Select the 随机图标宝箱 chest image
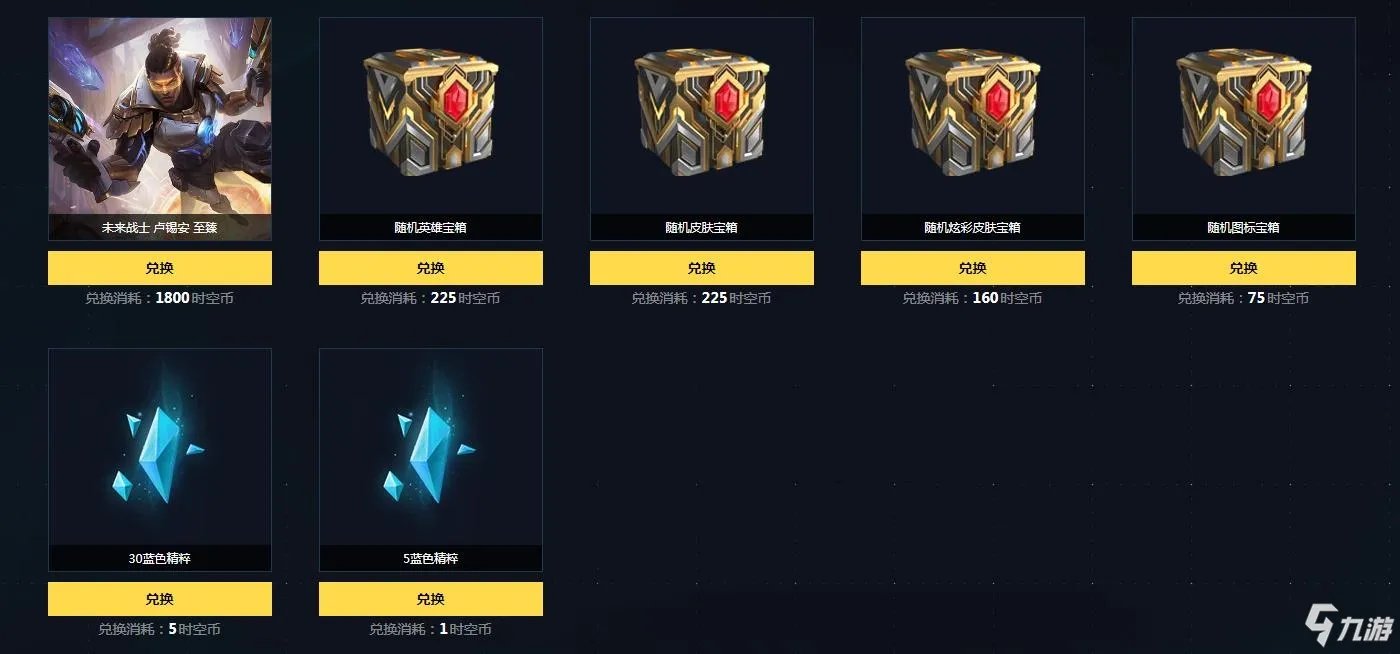This screenshot has width=1400, height=654. [x=1244, y=115]
